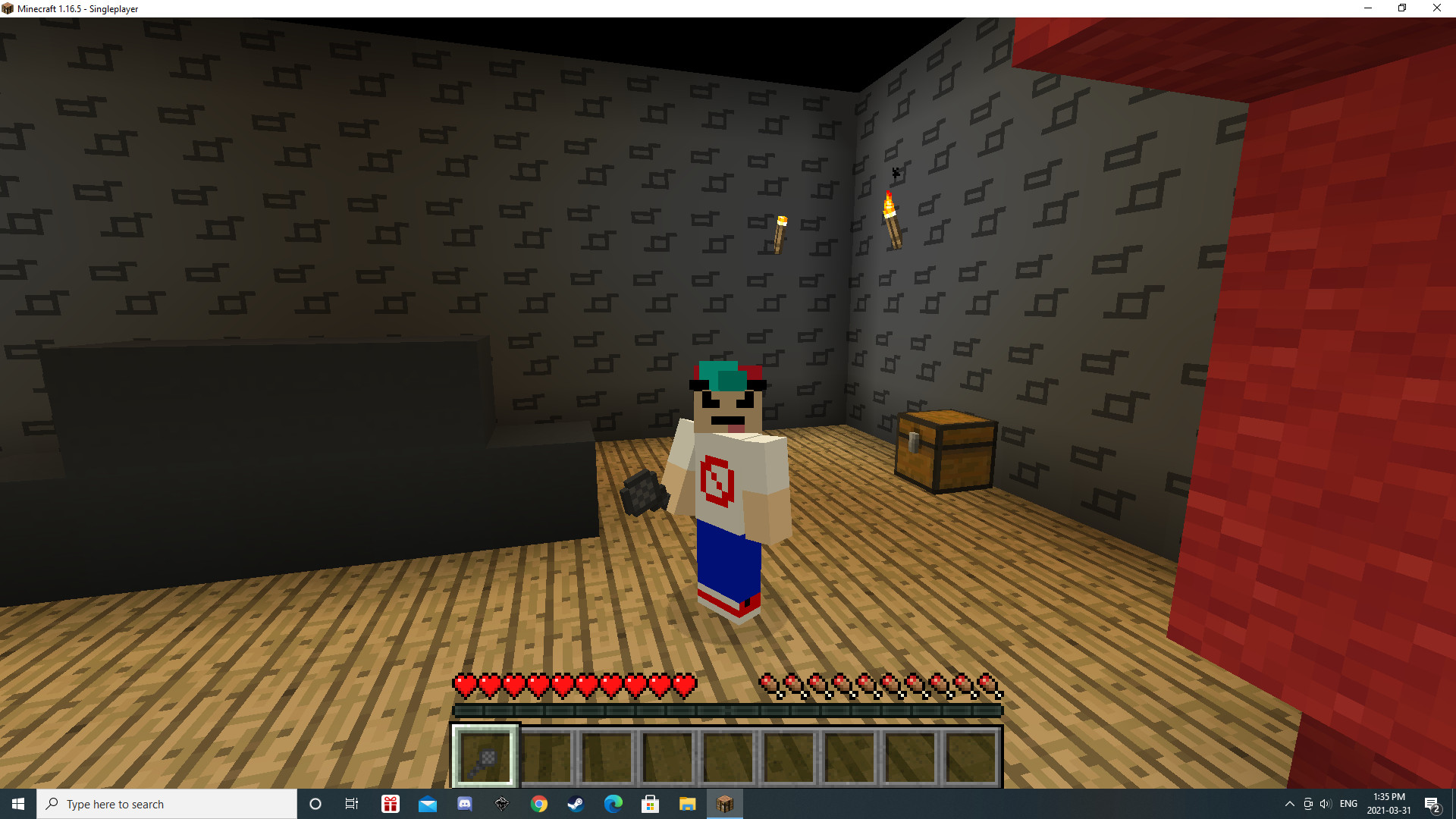1456x819 pixels.
Task: Toggle the Connect display cast icon
Action: click(x=1307, y=803)
